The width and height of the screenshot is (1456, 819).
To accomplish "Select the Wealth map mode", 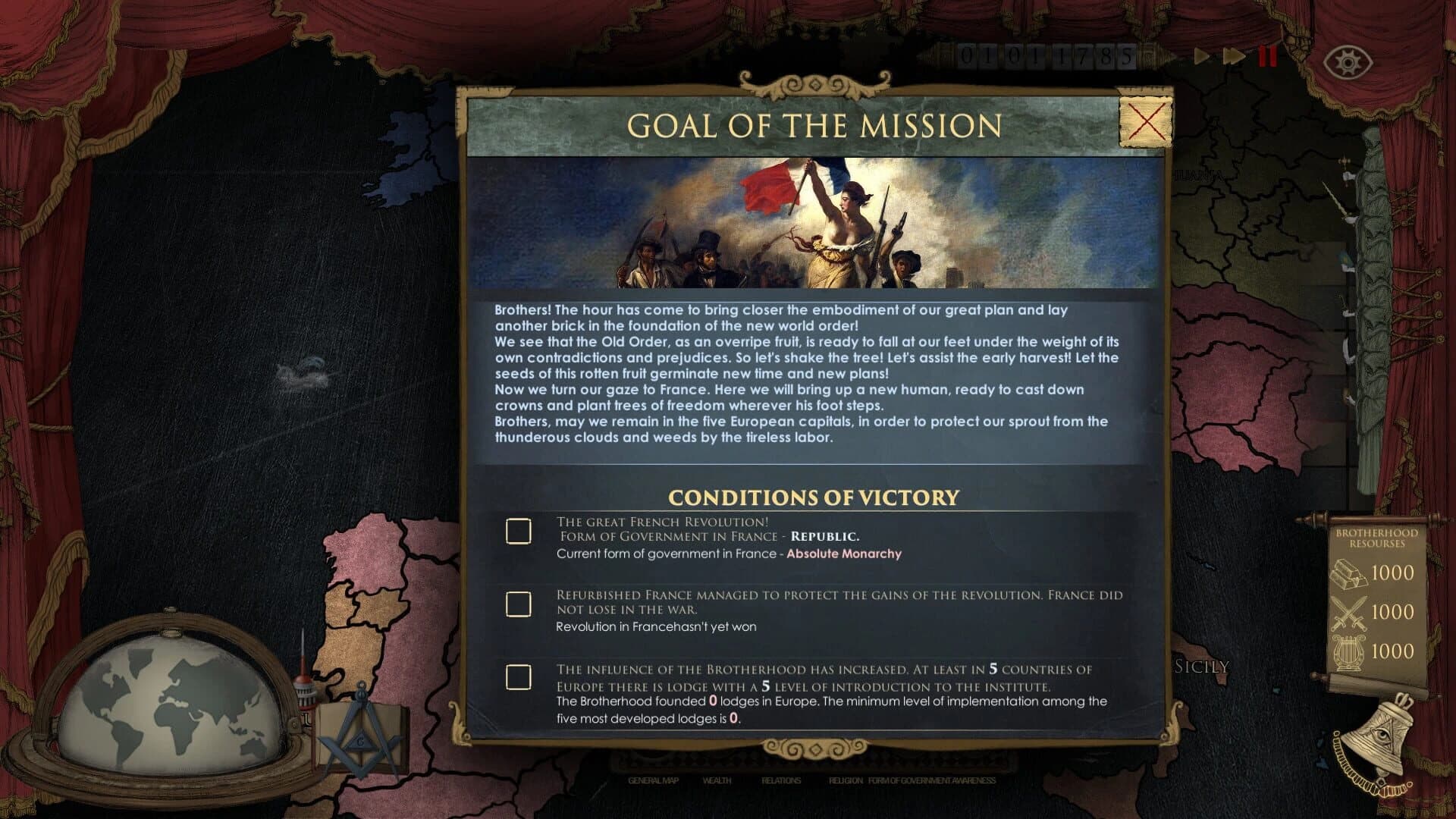I will pyautogui.click(x=717, y=780).
